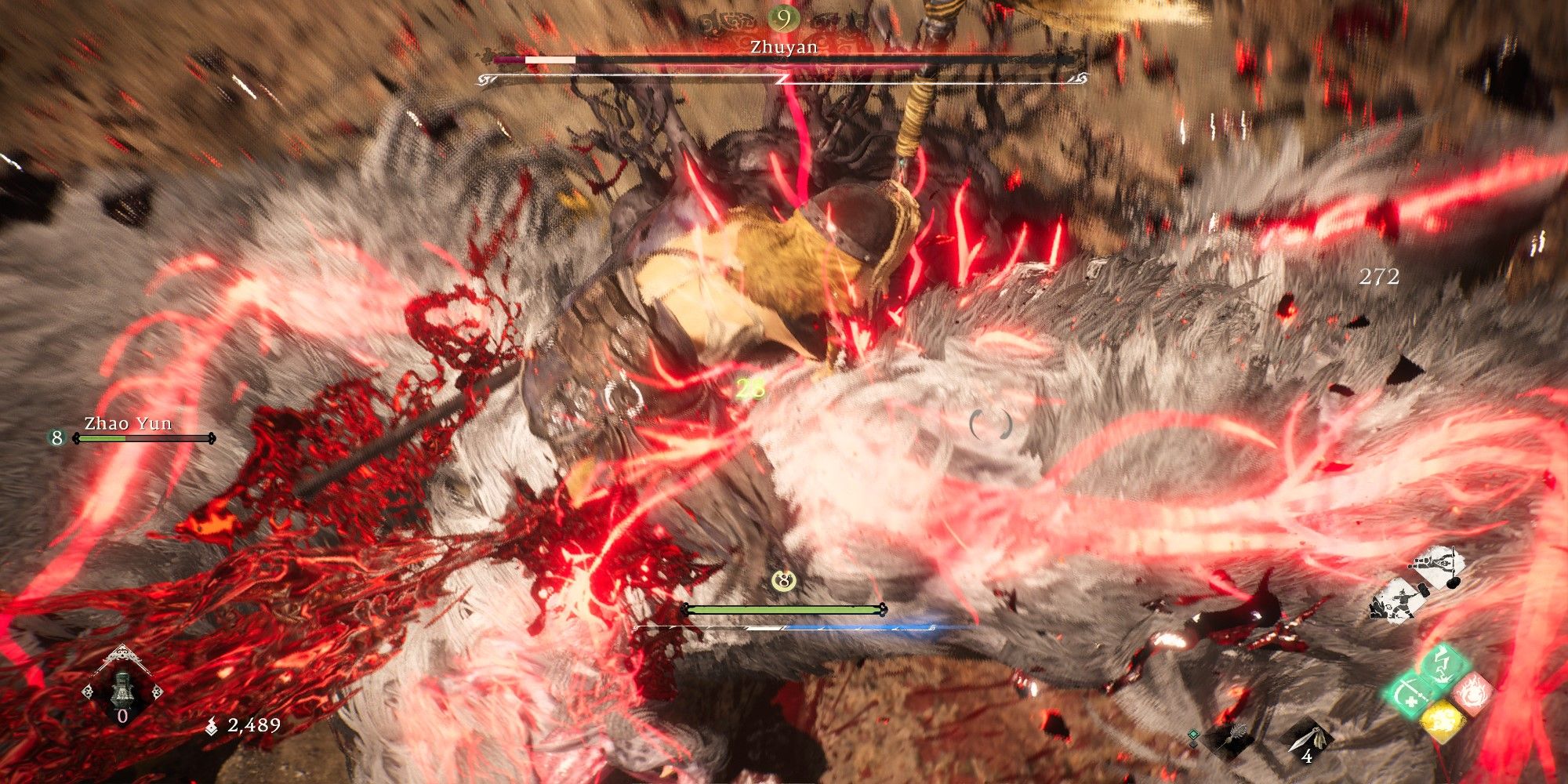Use the Dragon's Cure Pot healing flask
This screenshot has height=784, width=1568.
pyautogui.click(x=123, y=691)
